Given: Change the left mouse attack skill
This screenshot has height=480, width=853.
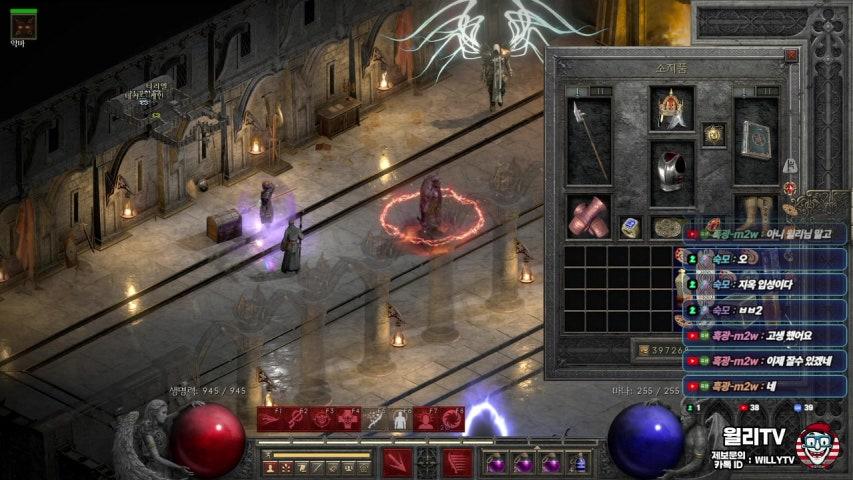Looking at the screenshot, I should (x=397, y=462).
